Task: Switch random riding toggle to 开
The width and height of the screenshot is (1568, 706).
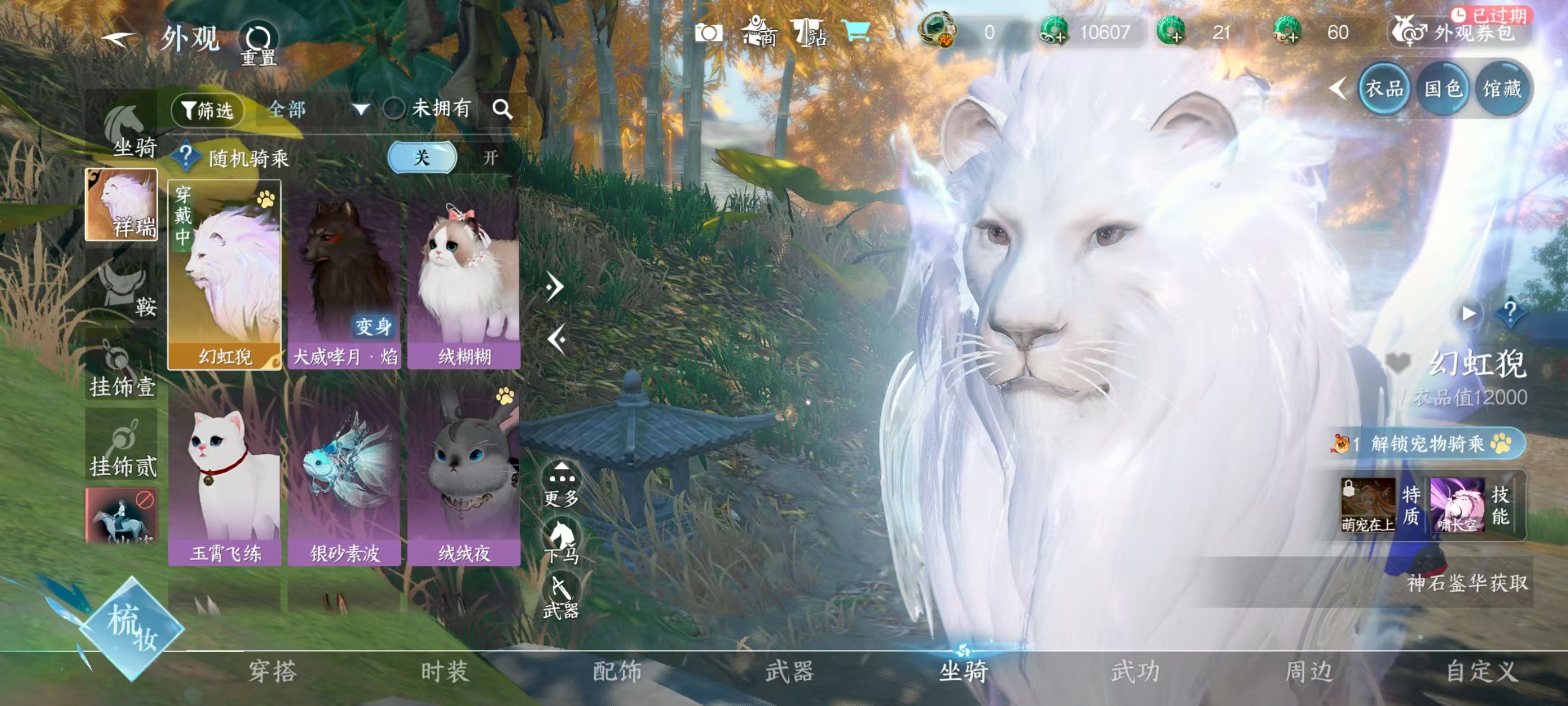Action: (x=490, y=159)
